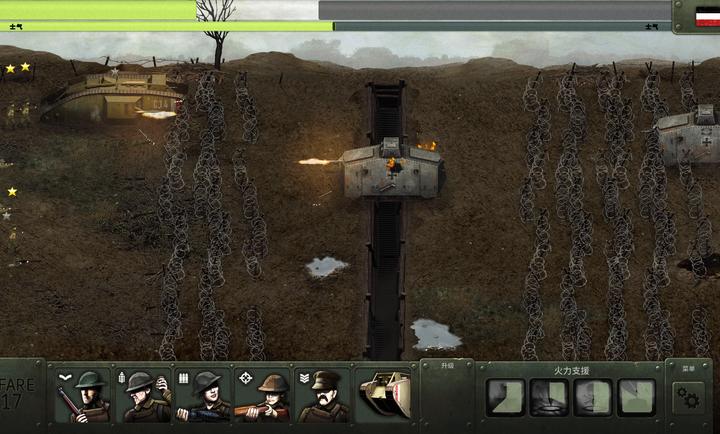Open the gear menu button
This screenshot has width=720, height=434.
tap(688, 397)
